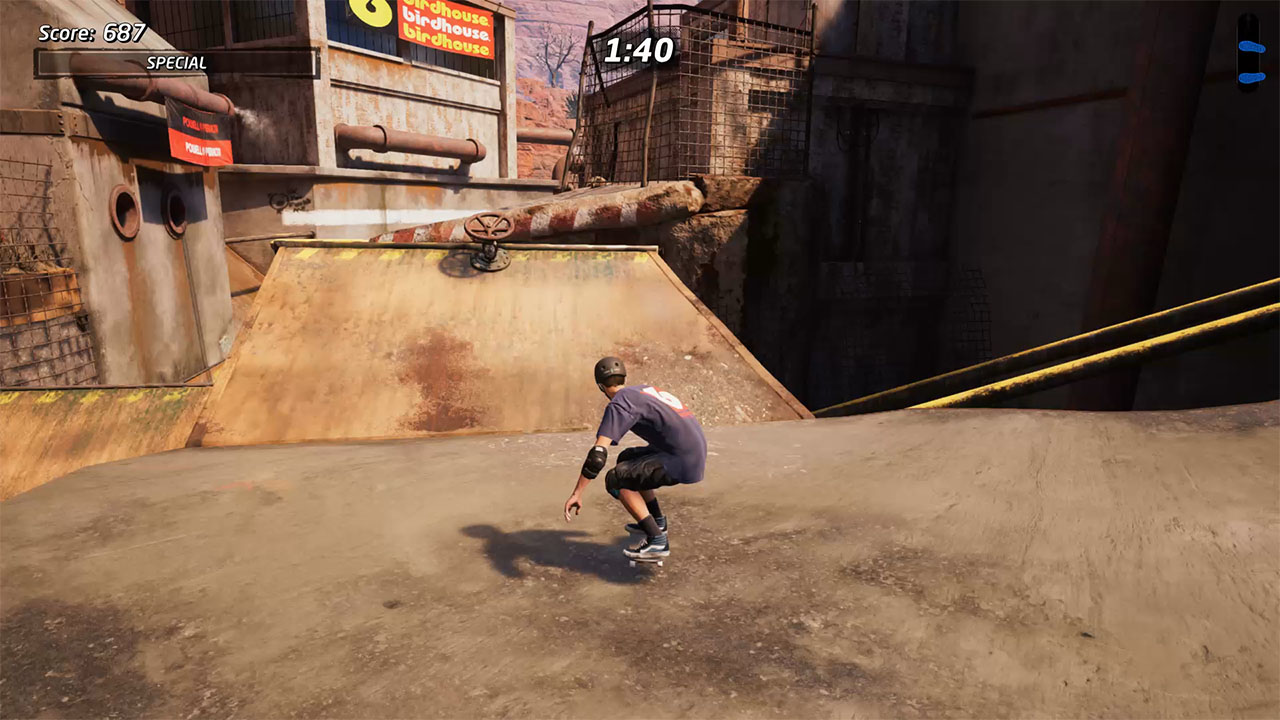
Task: Select the top blue skate deck icon
Action: click(x=1247, y=48)
